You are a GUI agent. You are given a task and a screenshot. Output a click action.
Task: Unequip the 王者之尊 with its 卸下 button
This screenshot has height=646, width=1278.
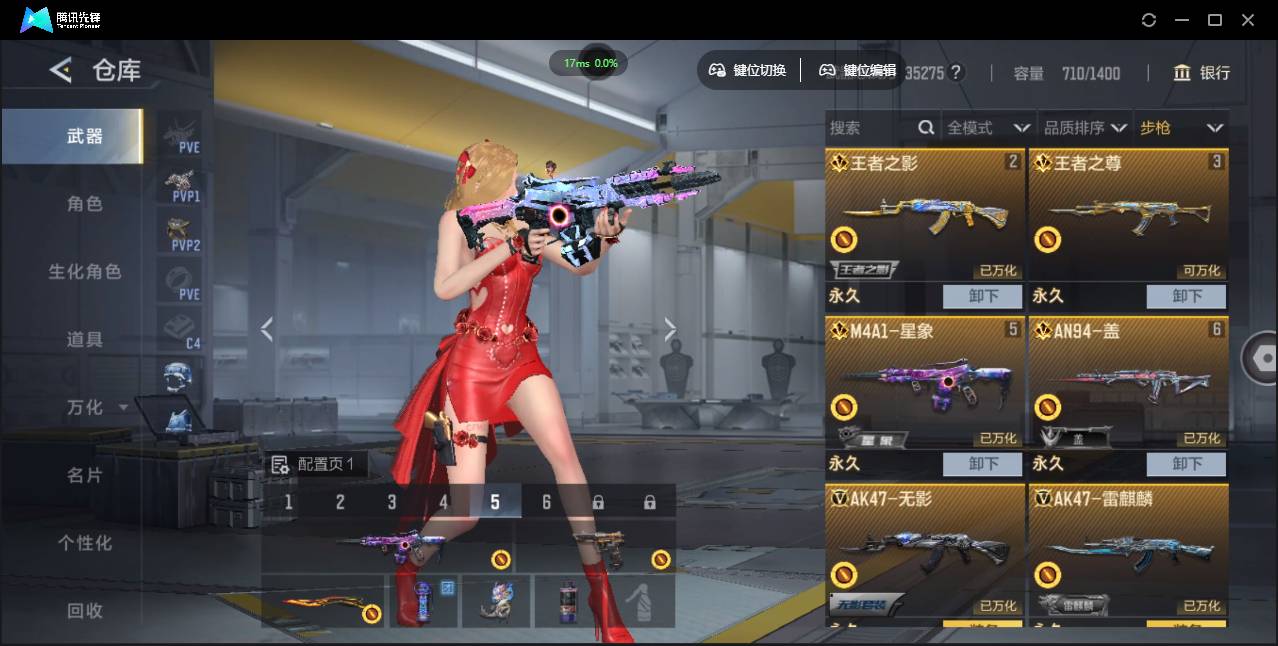pos(1186,296)
